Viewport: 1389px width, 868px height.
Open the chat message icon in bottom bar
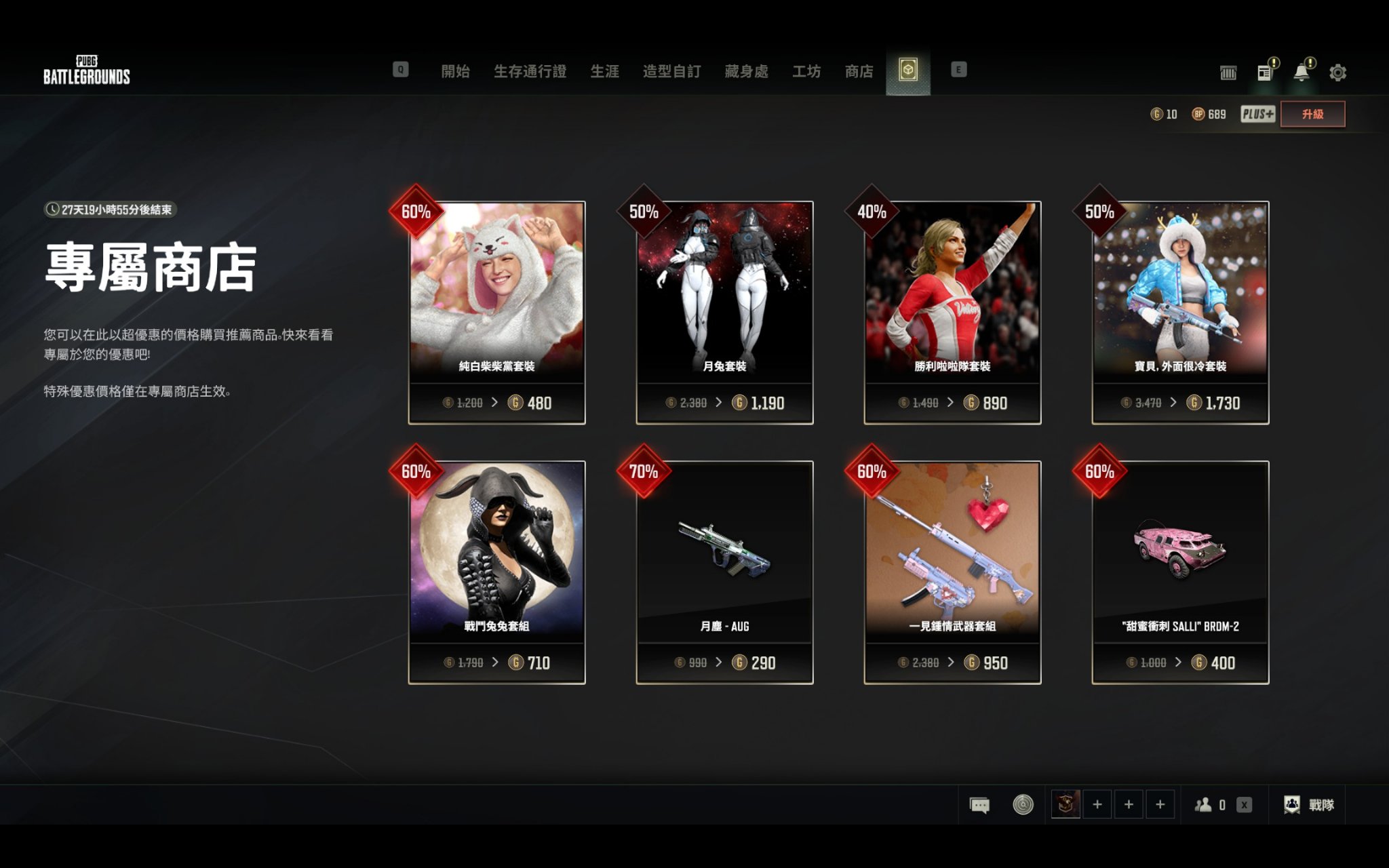[x=977, y=805]
